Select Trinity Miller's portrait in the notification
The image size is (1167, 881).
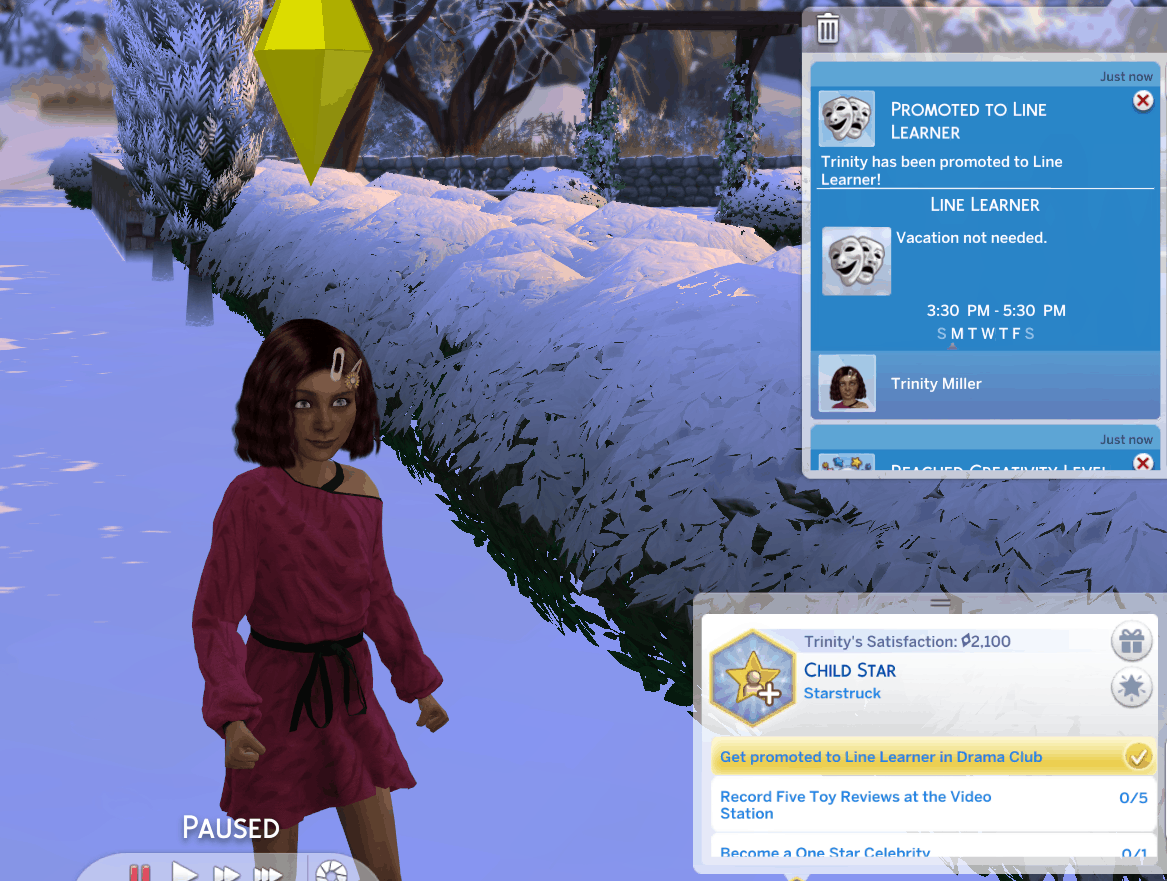coord(847,383)
